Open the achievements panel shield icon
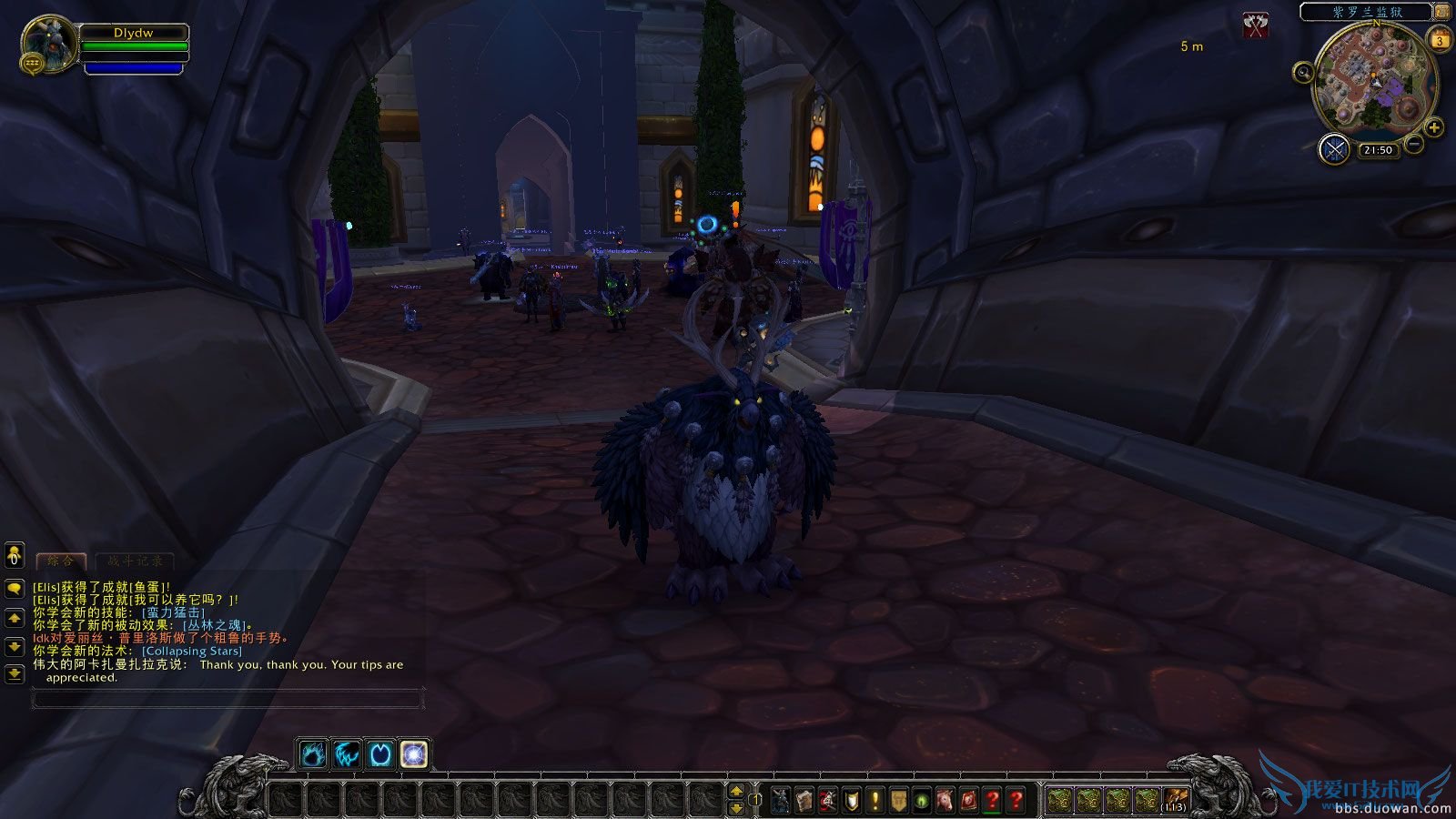Screen dimensions: 1456x819 pos(851,800)
